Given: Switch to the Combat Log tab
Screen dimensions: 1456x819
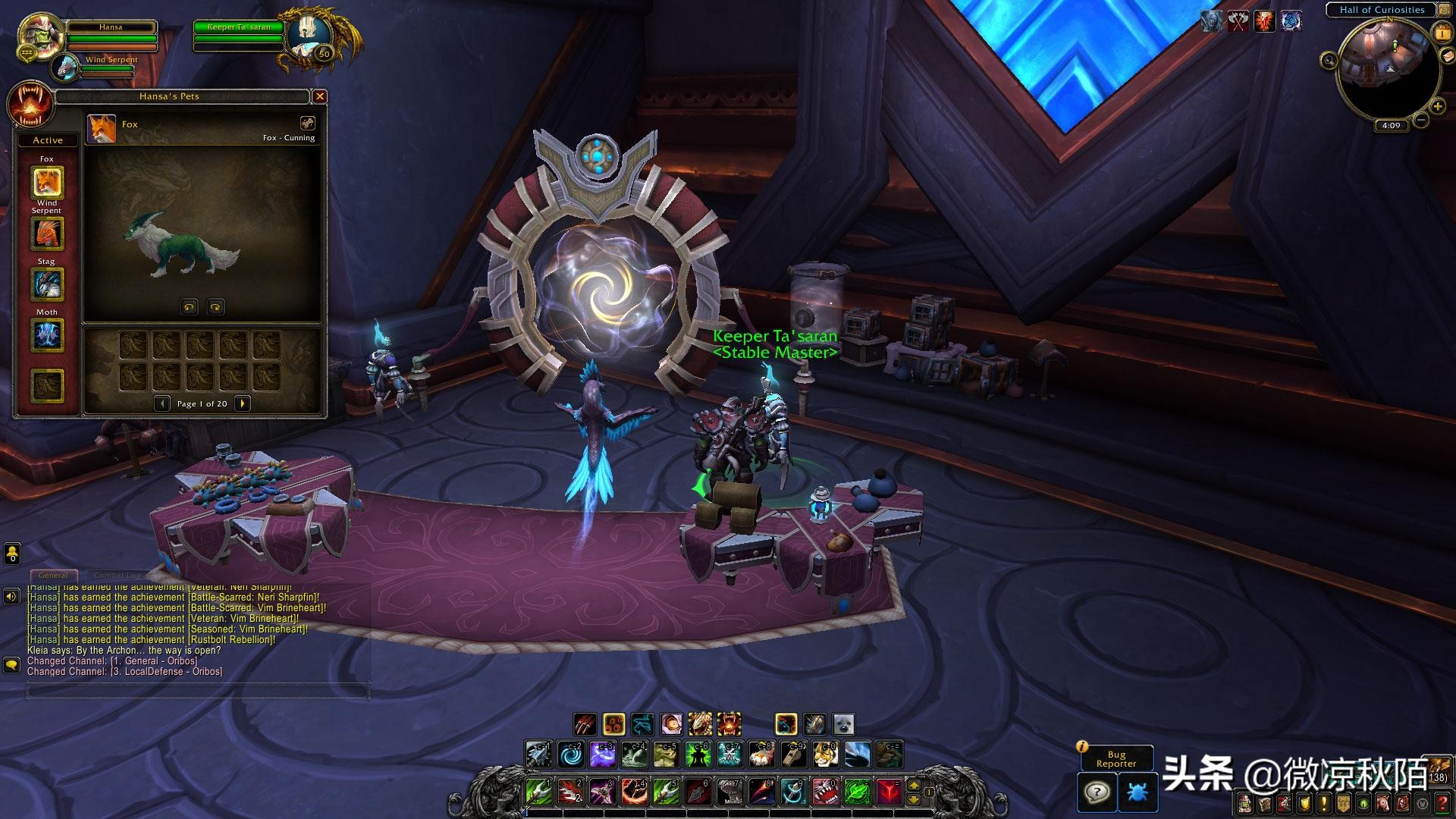Looking at the screenshot, I should pyautogui.click(x=116, y=576).
